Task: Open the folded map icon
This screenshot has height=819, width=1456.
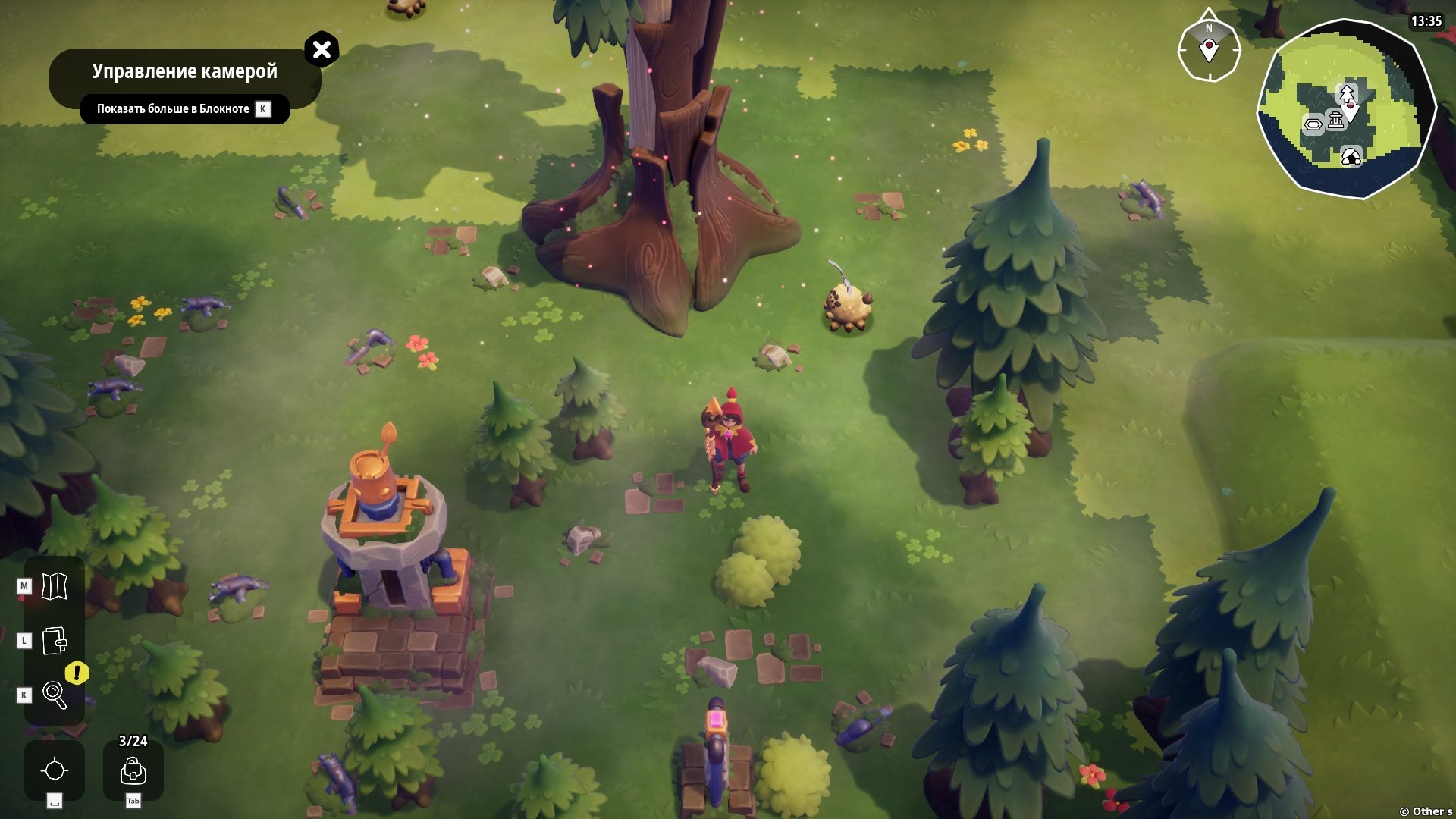Action: click(55, 585)
